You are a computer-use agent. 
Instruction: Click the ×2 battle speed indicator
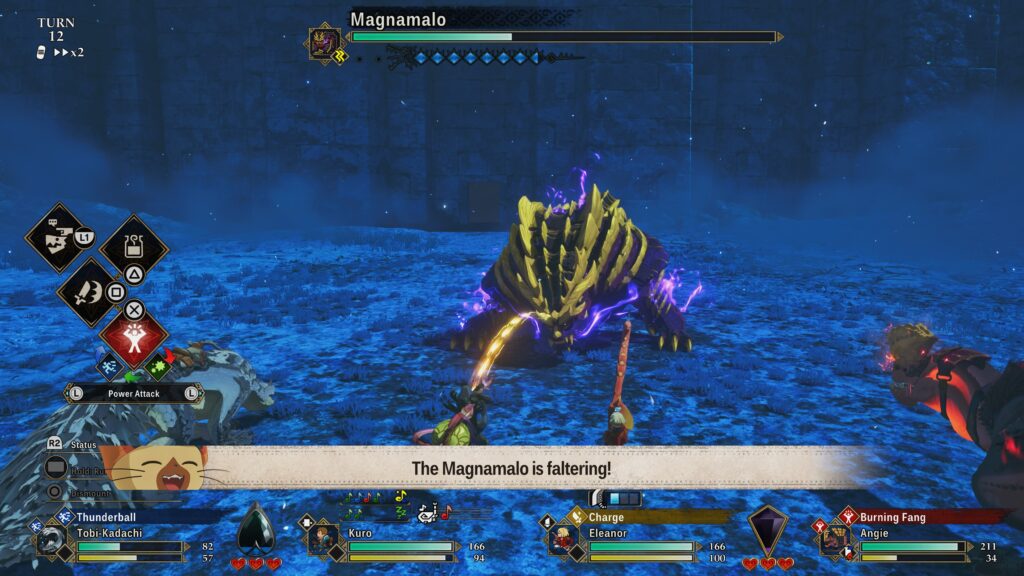pyautogui.click(x=69, y=52)
